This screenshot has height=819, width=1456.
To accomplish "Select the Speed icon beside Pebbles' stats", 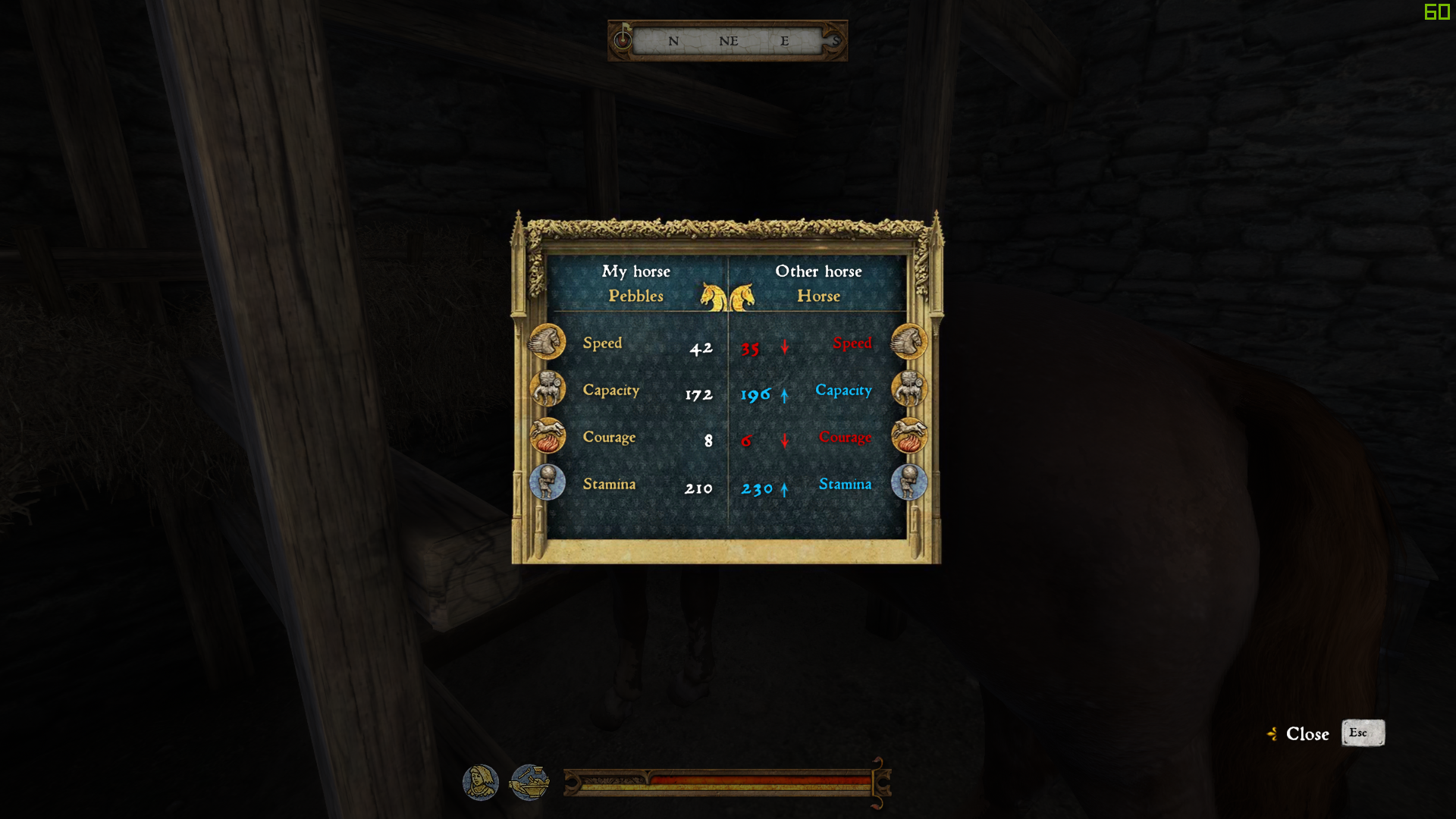I will click(x=548, y=341).
